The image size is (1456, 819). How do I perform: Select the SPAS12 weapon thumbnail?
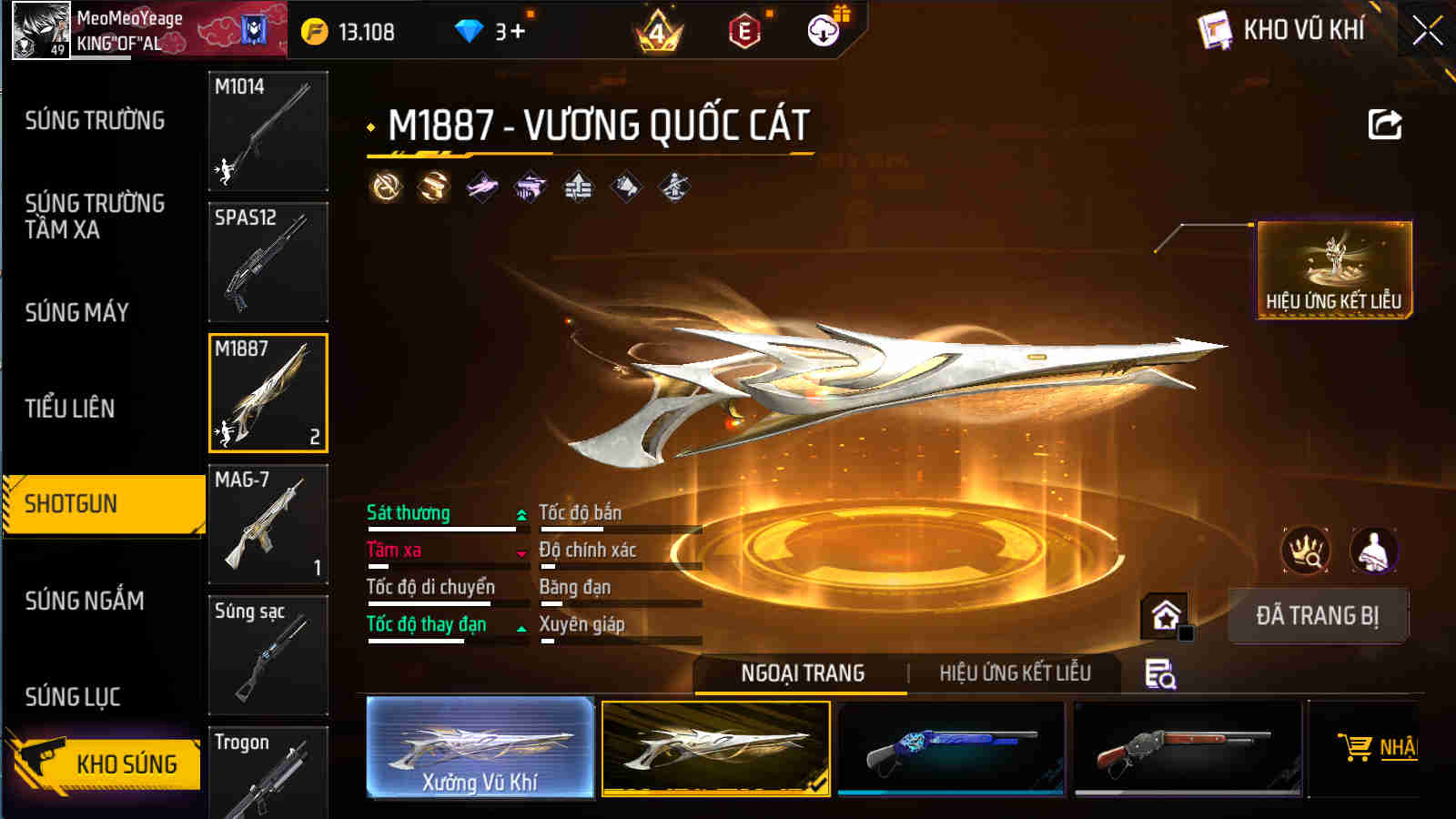(x=268, y=261)
